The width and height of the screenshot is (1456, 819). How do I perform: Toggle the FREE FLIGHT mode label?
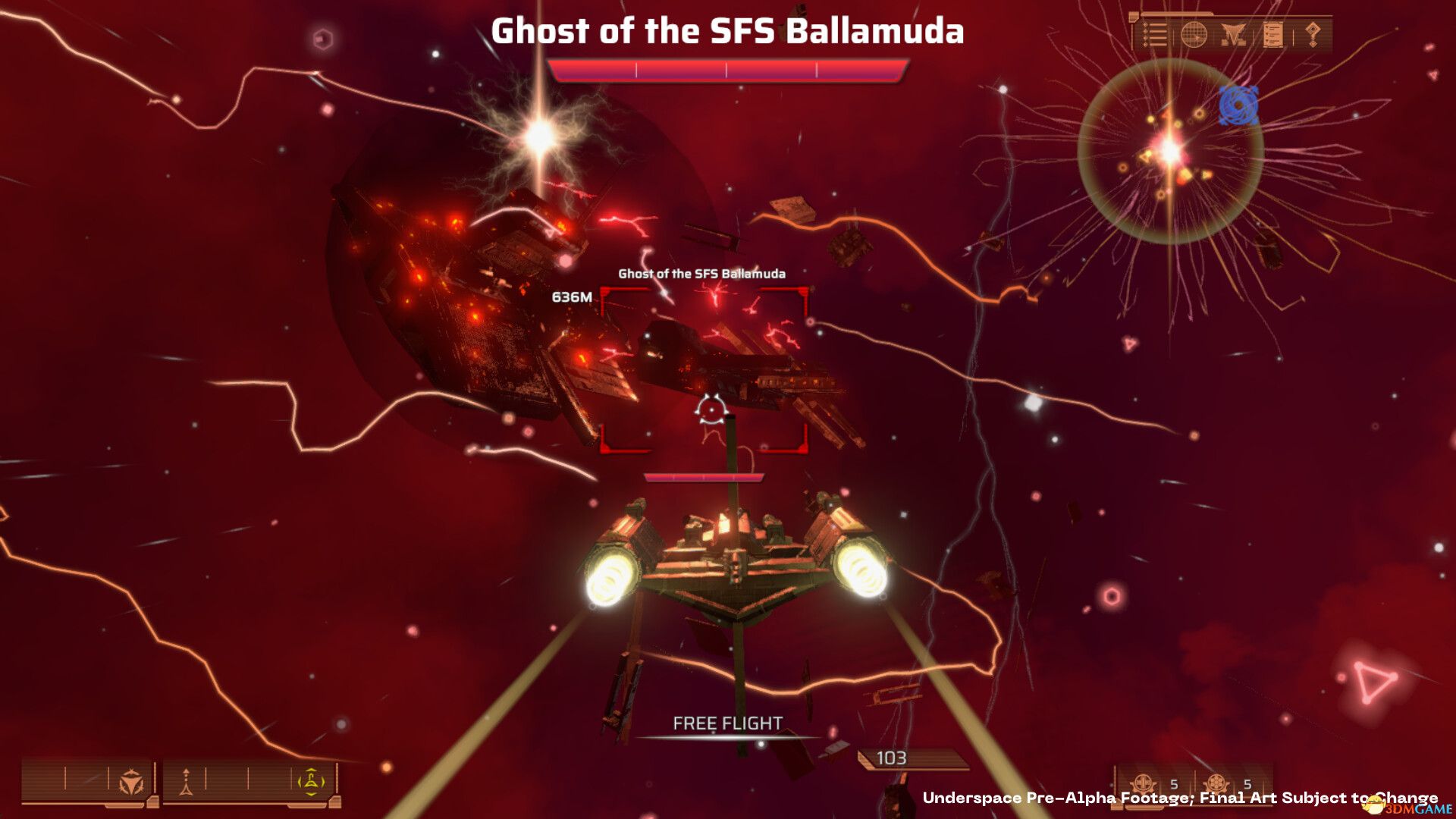point(726,723)
